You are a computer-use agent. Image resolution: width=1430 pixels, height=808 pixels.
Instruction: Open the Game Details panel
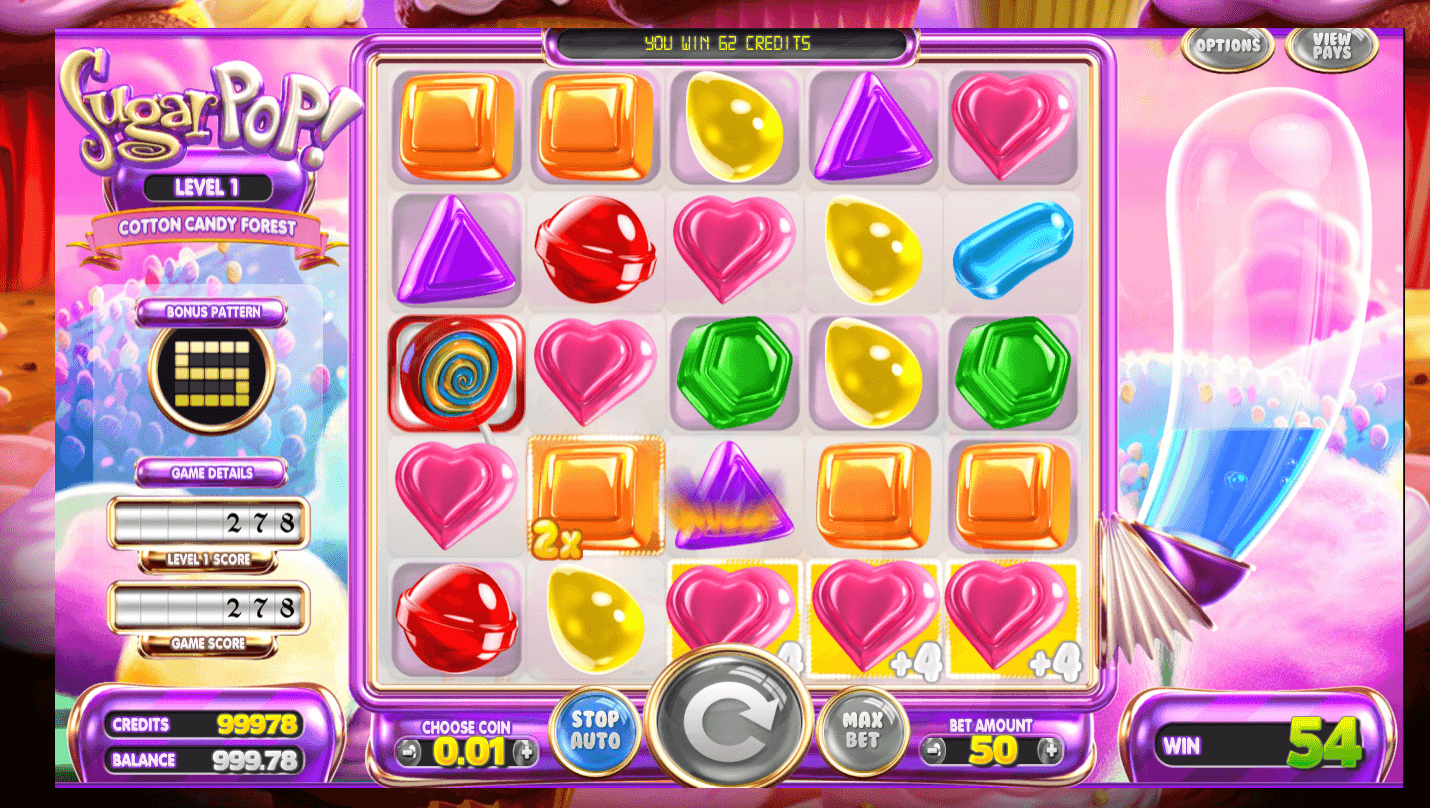coord(212,472)
